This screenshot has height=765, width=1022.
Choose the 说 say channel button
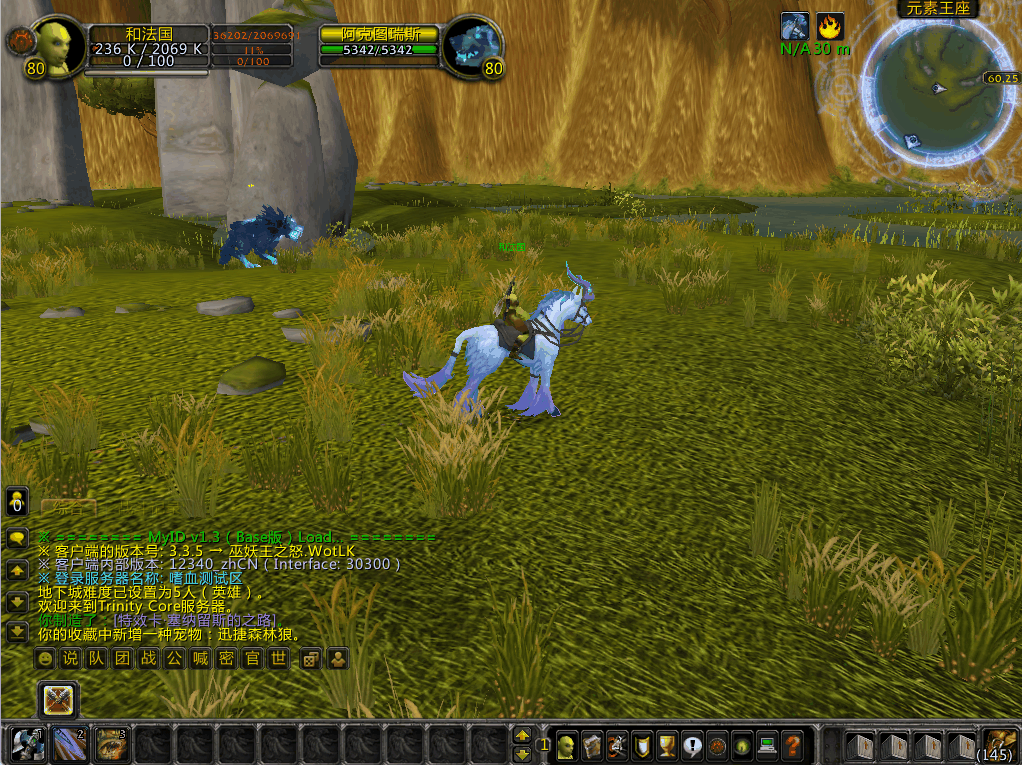[x=70, y=659]
